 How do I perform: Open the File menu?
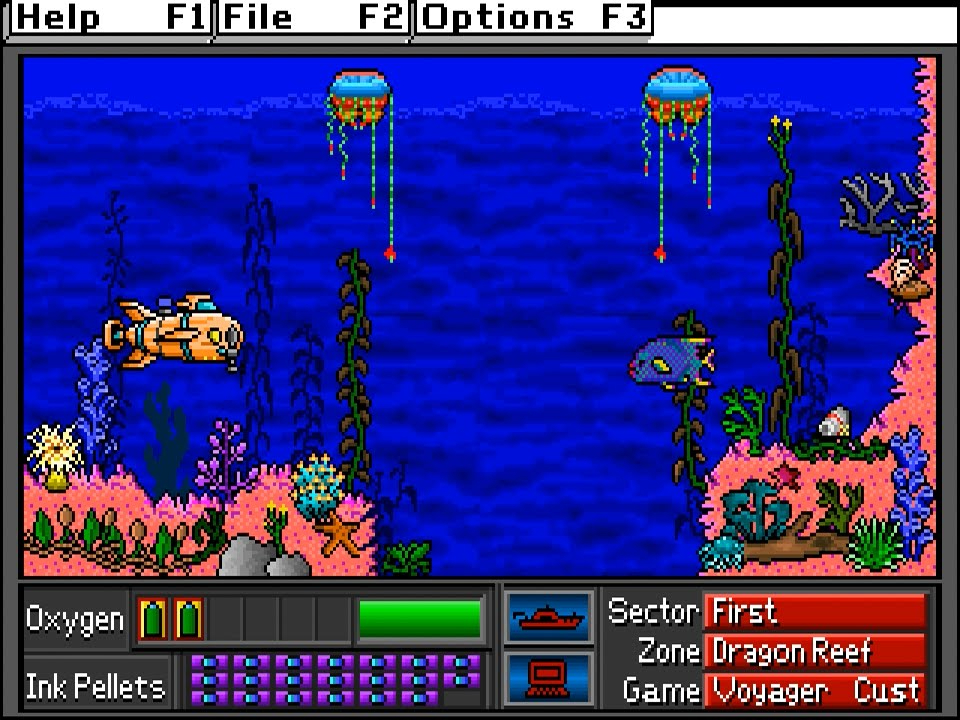[x=313, y=18]
